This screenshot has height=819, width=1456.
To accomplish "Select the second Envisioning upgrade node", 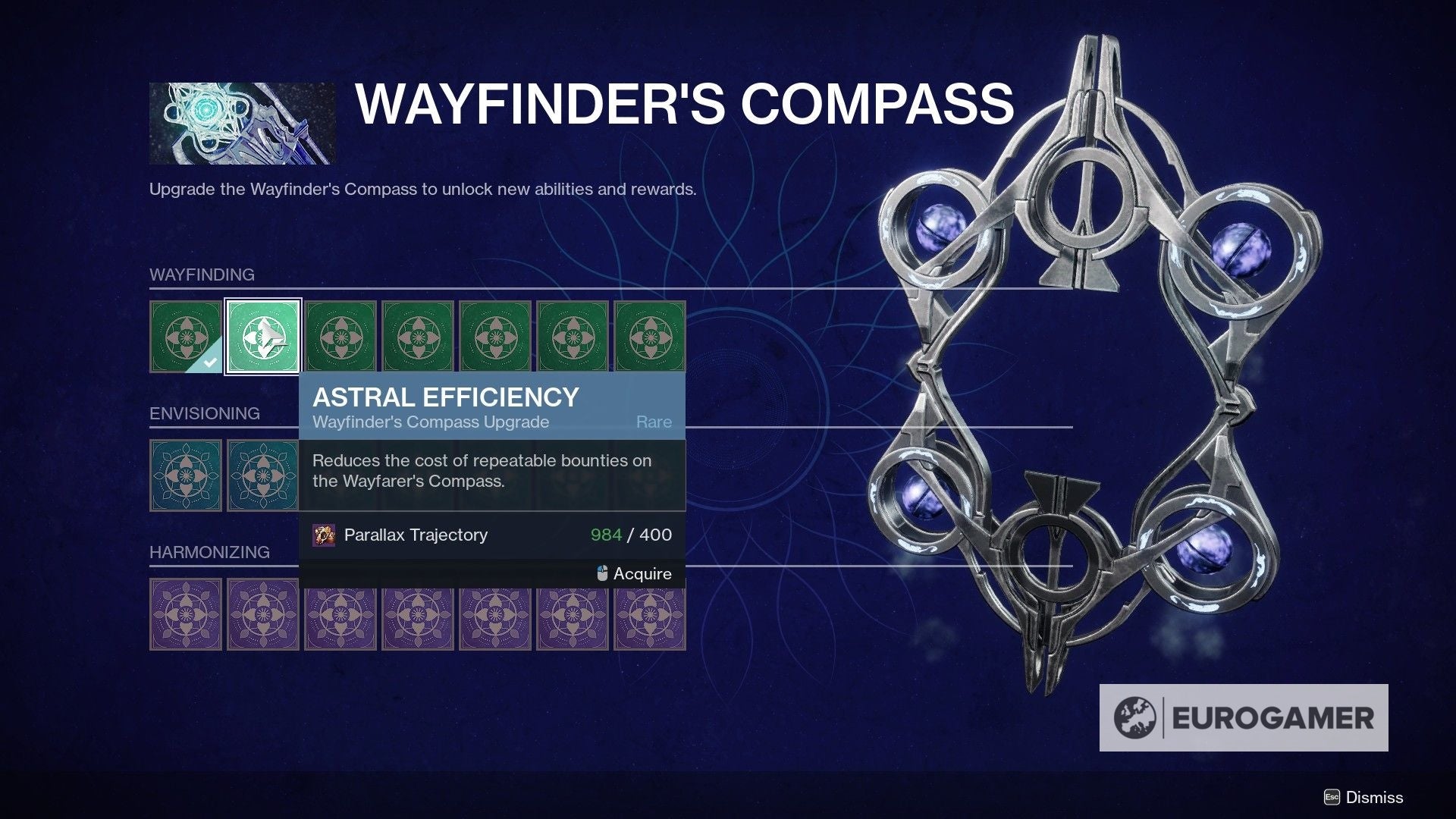I will click(x=263, y=475).
